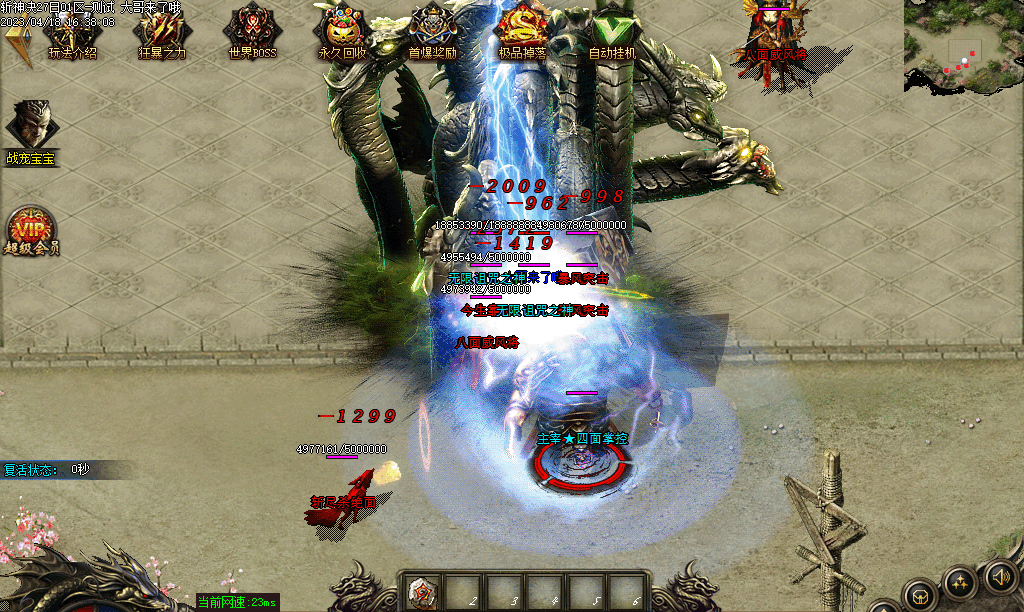Use the item in hotbar slot 1

pos(424,592)
